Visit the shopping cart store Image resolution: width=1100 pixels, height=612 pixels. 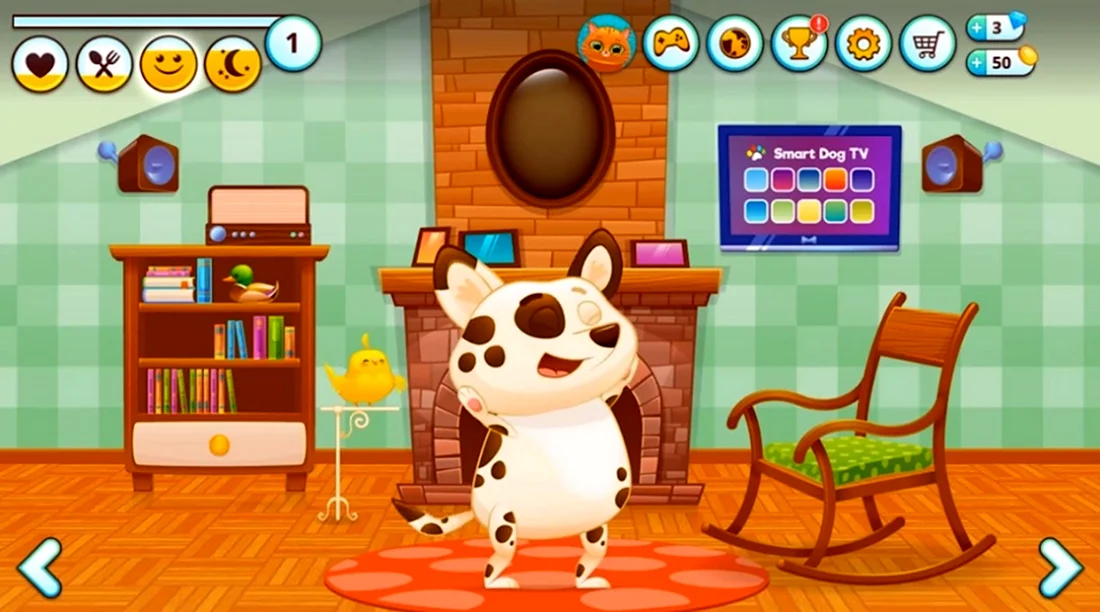click(x=927, y=43)
